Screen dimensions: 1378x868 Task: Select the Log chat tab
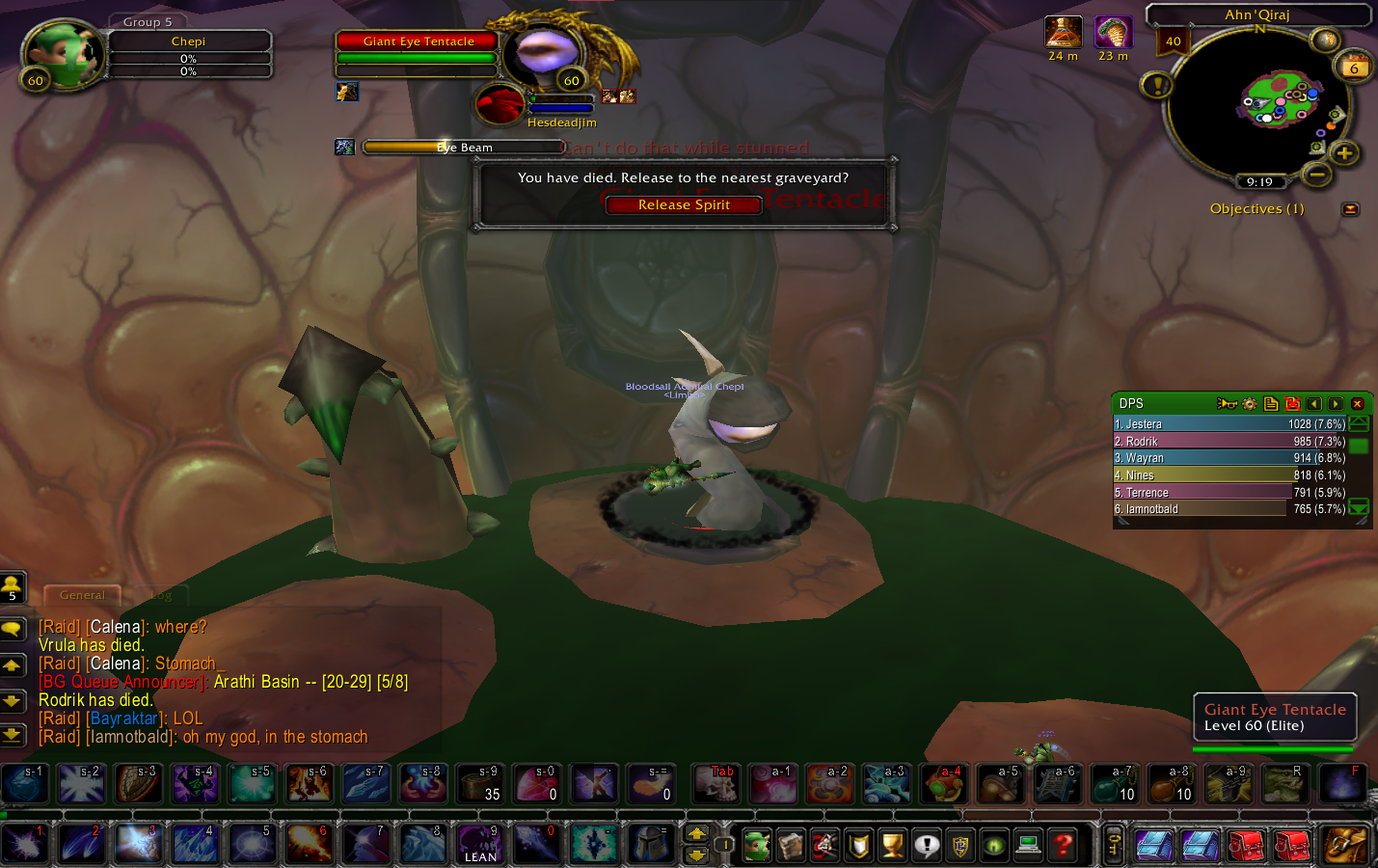tap(161, 595)
